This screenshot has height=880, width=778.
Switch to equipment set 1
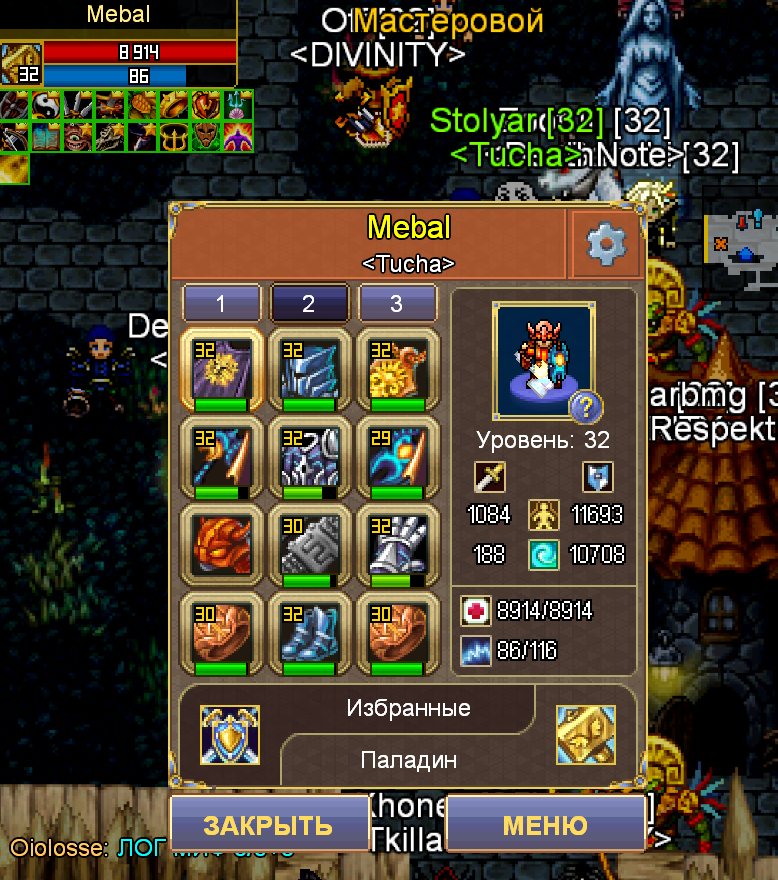222,304
